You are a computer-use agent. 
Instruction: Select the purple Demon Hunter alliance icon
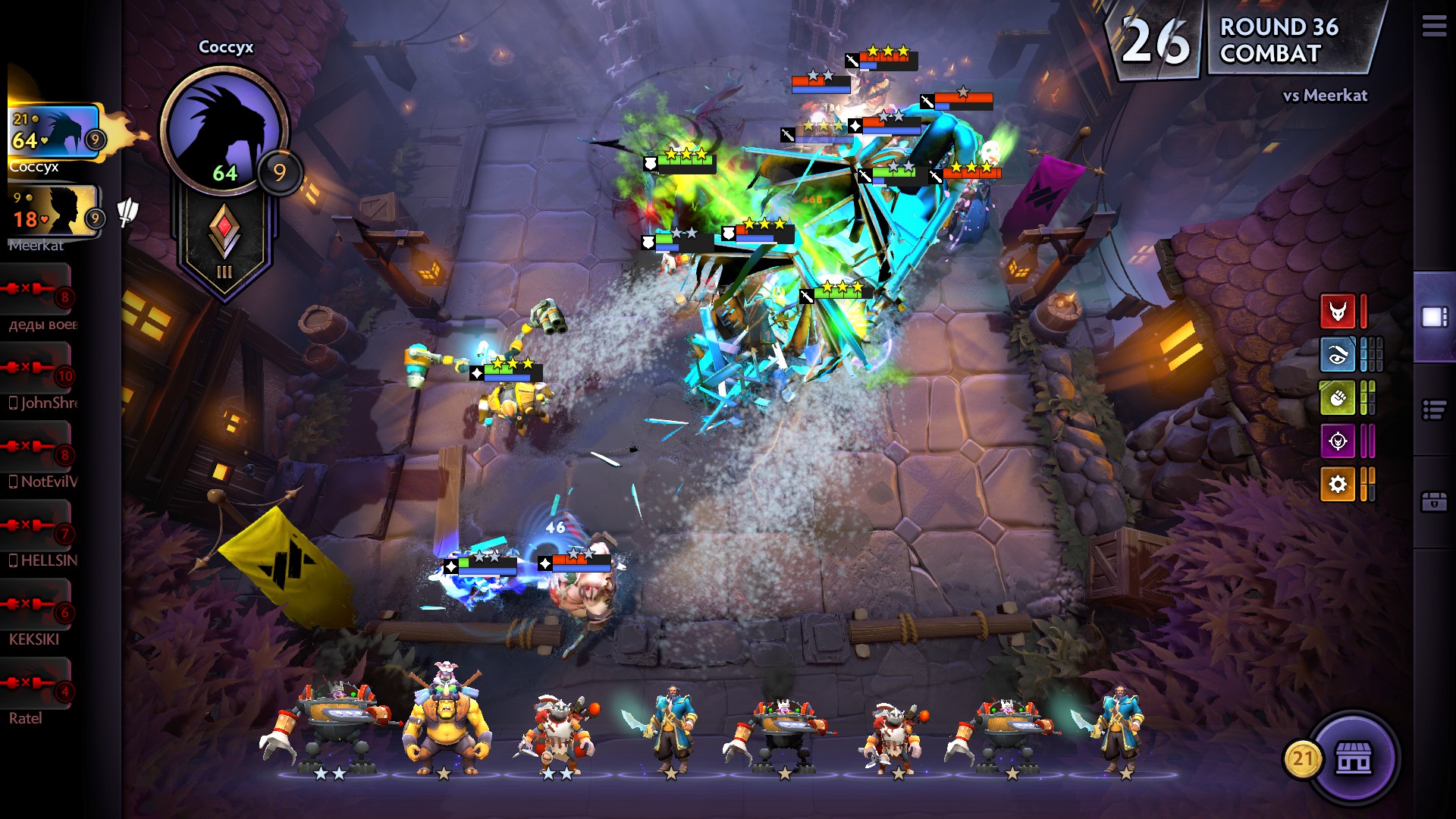click(x=1337, y=442)
